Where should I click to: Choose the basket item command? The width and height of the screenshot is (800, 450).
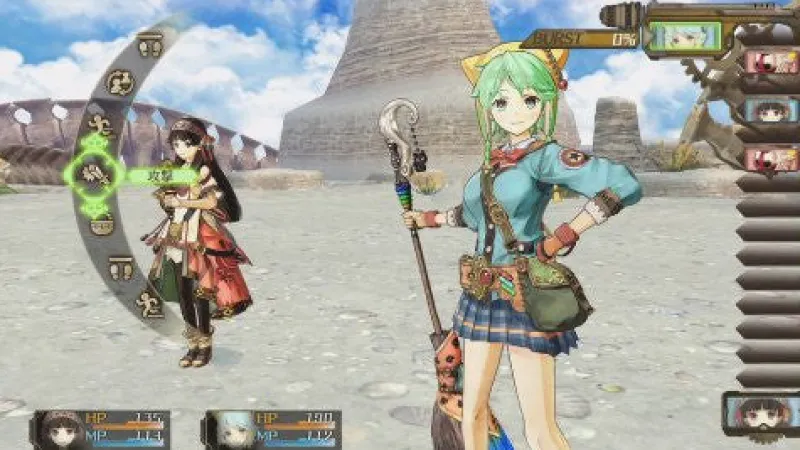[x=101, y=223]
